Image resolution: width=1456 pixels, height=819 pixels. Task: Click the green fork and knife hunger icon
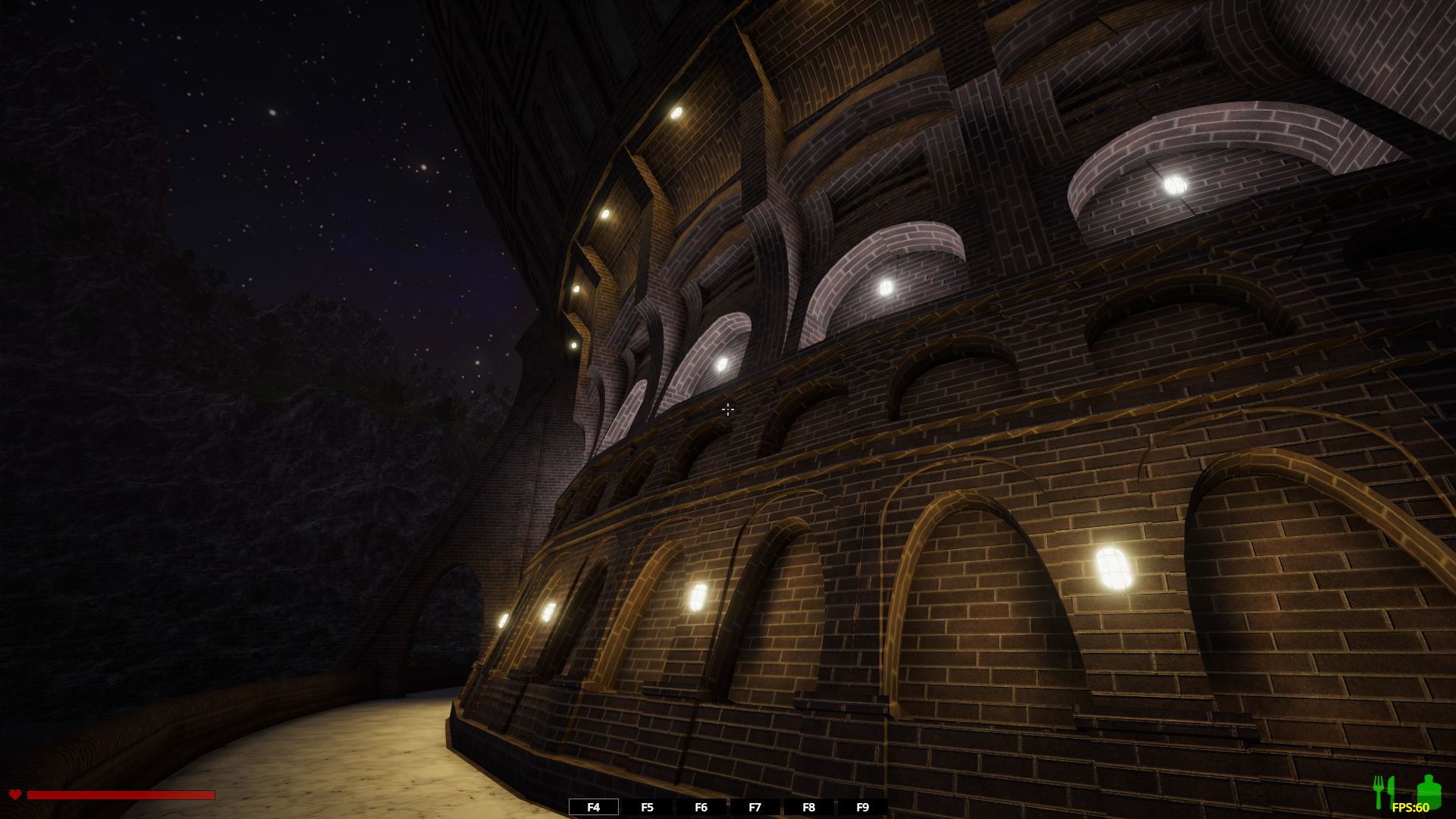tap(1385, 791)
